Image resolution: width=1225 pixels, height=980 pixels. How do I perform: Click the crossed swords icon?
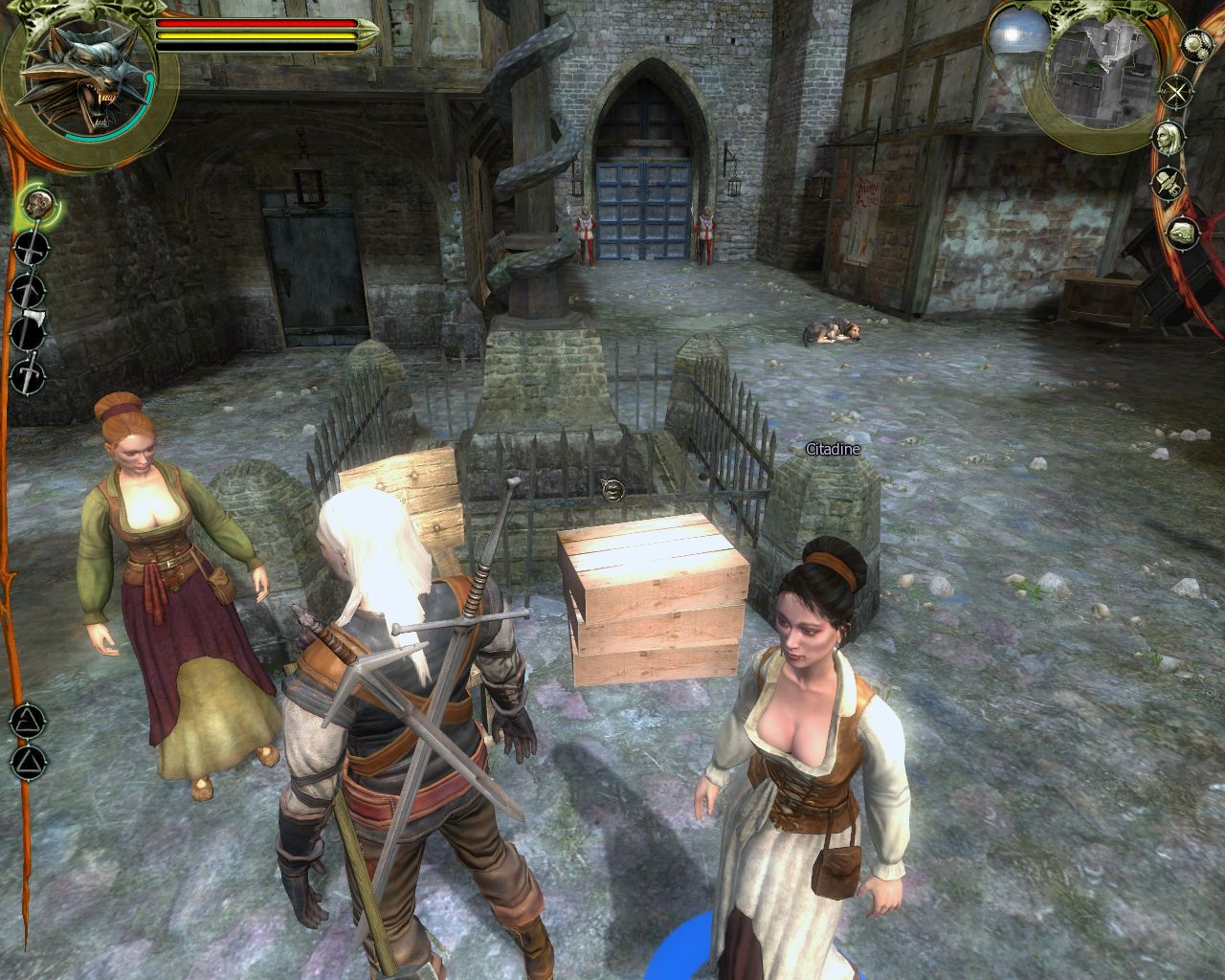[x=1174, y=92]
